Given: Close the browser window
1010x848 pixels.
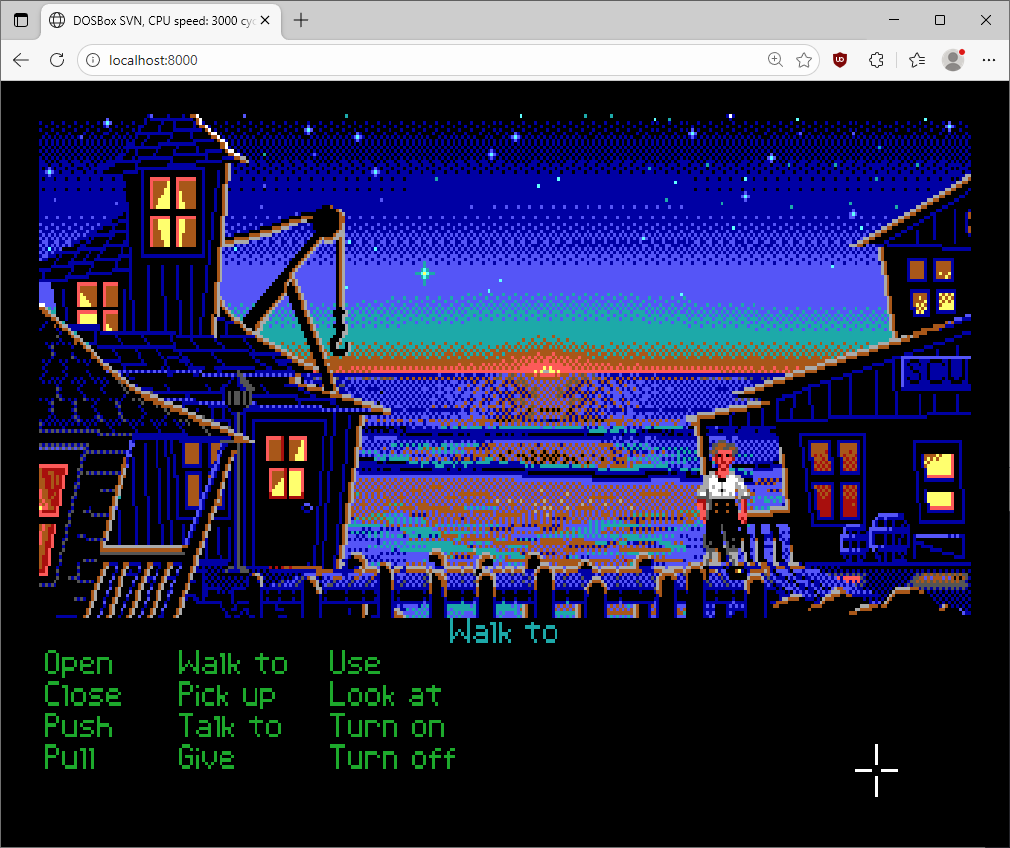Looking at the screenshot, I should (x=986, y=20).
